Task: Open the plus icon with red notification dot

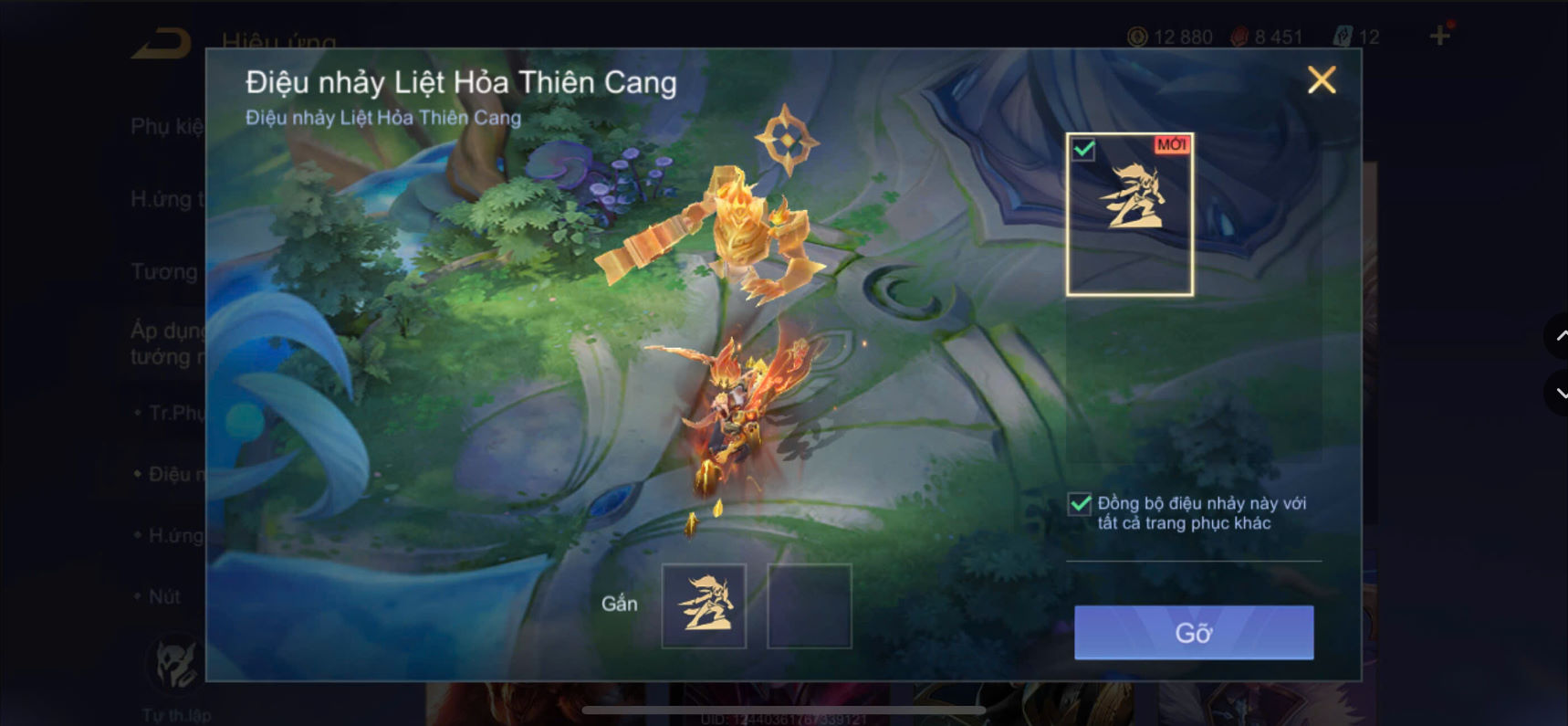Action: (1440, 37)
